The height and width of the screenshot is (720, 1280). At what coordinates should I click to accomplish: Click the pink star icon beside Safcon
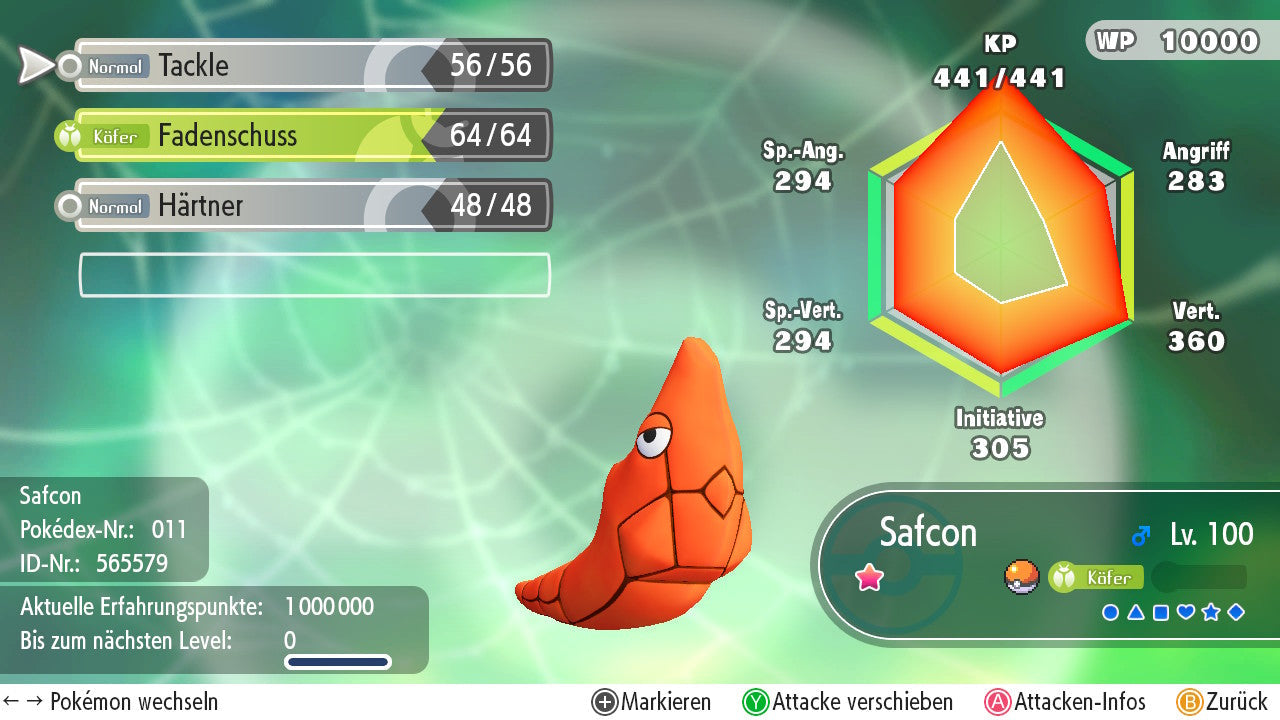pyautogui.click(x=870, y=577)
